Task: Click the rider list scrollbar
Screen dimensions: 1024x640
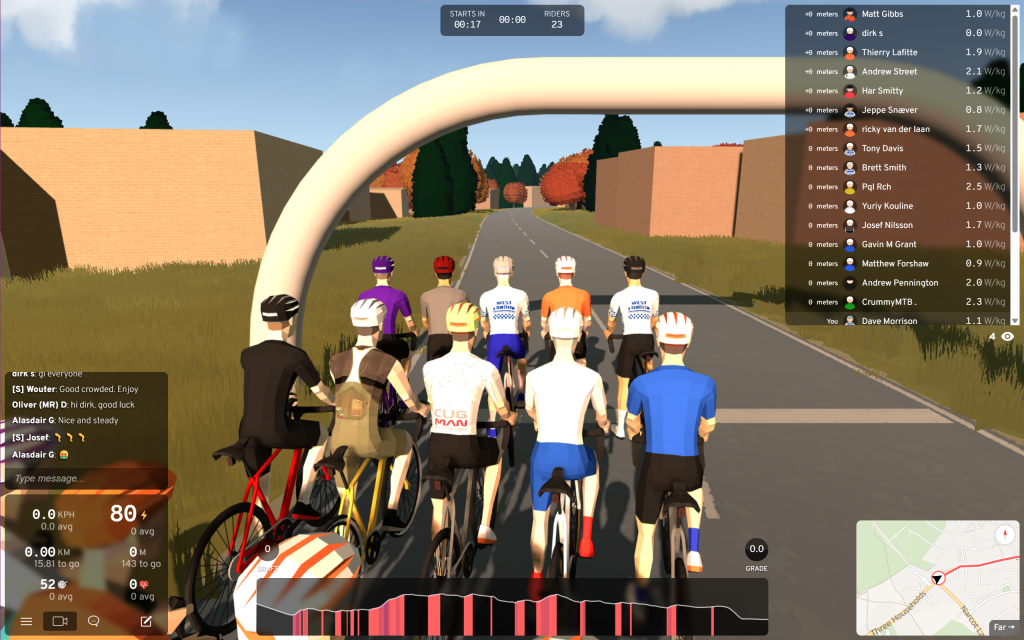Action: [1016, 120]
